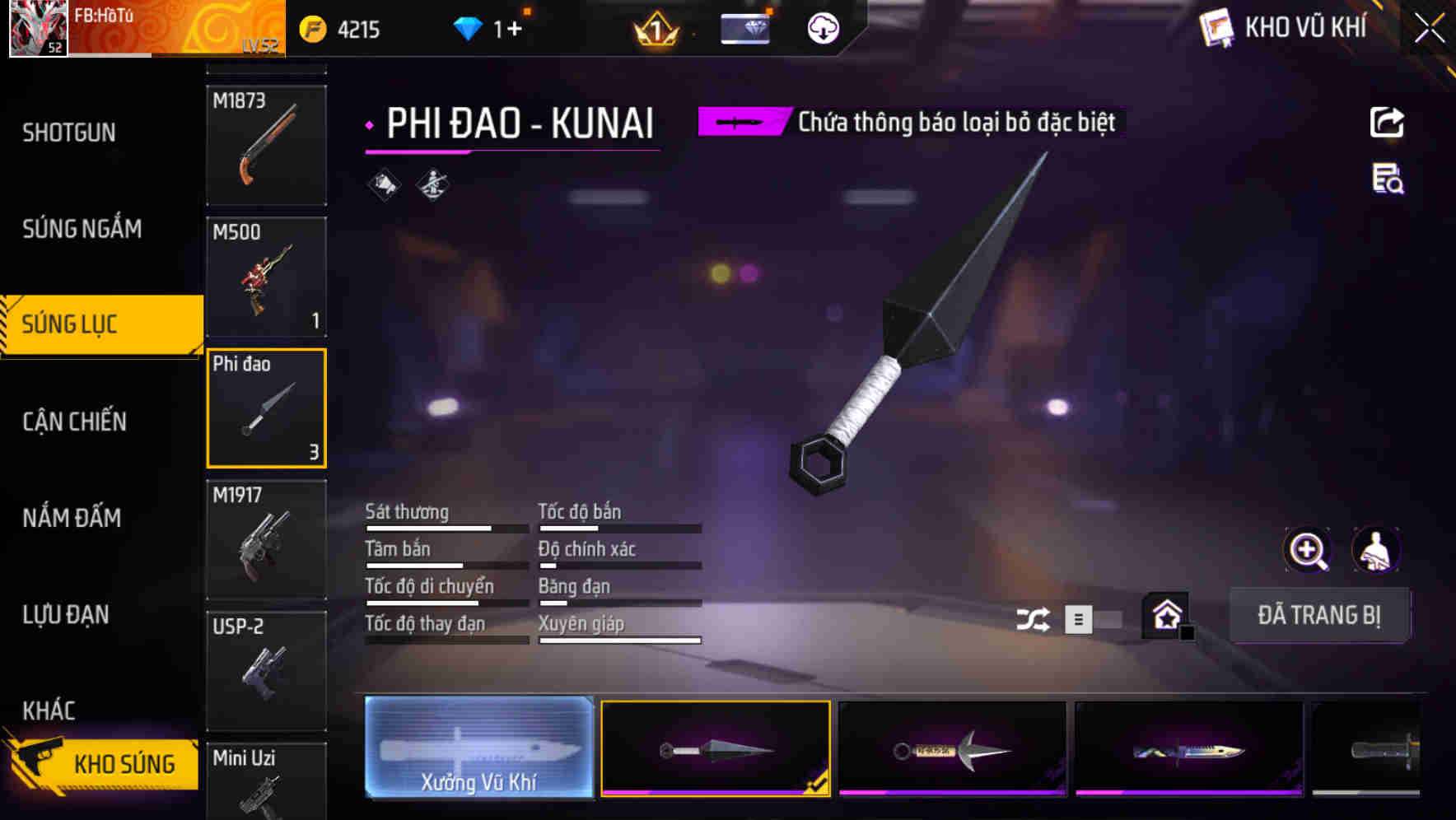Image resolution: width=1456 pixels, height=820 pixels.
Task: Click the cloud download icon
Action: tap(824, 29)
